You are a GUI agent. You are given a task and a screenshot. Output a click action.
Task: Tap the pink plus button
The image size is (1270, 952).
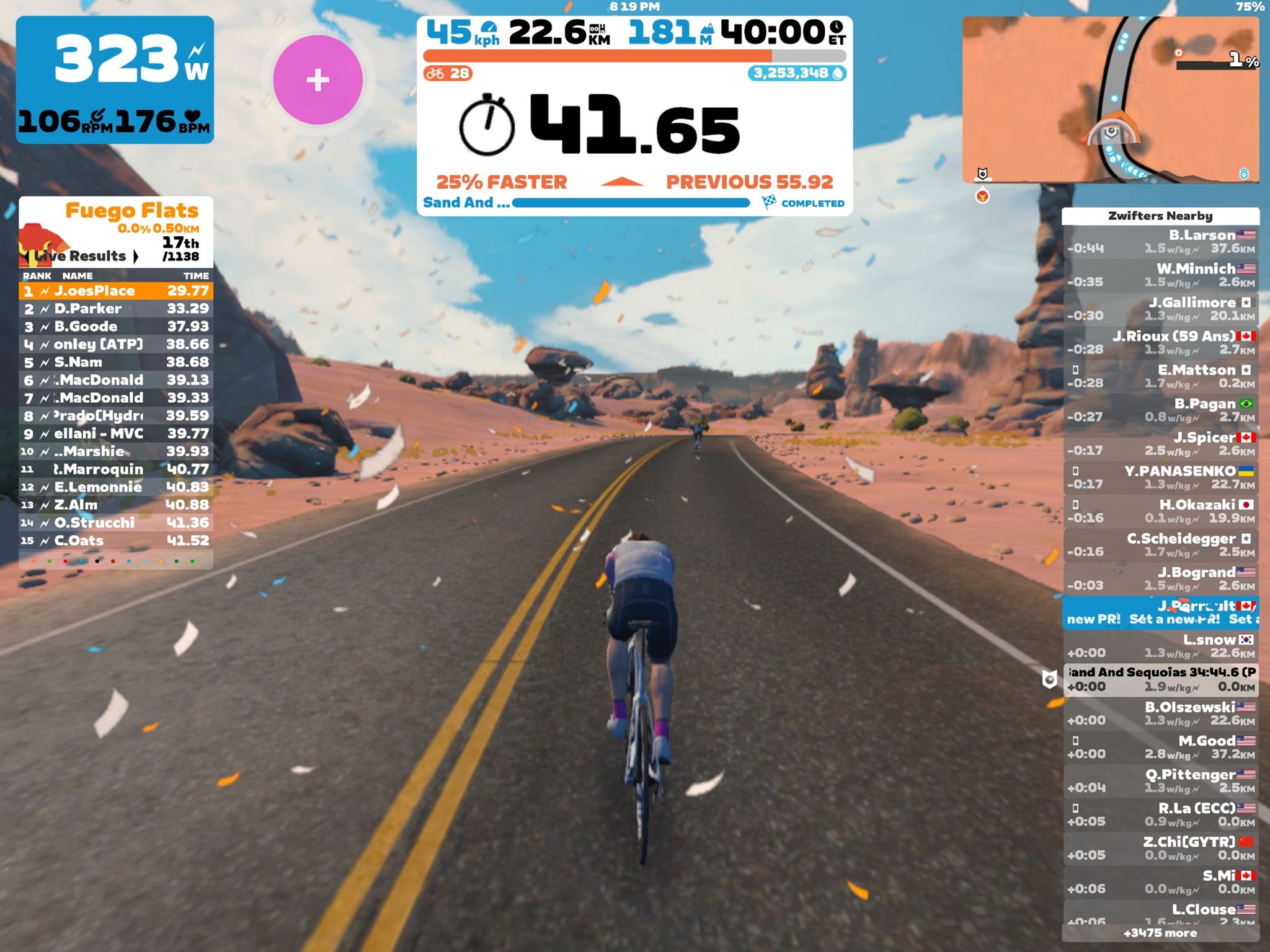(317, 80)
